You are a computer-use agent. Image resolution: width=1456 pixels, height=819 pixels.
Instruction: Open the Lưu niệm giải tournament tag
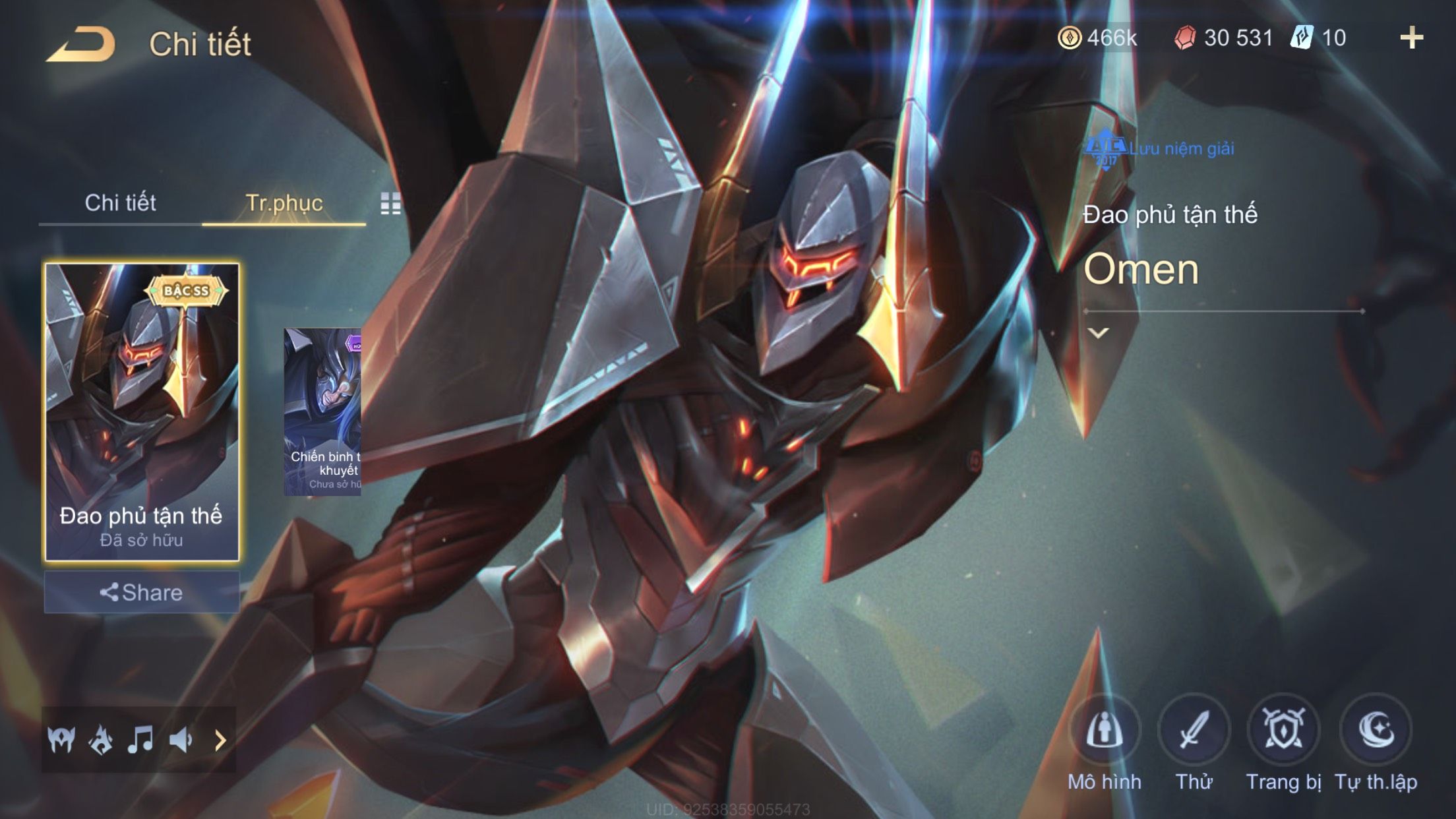(1161, 149)
